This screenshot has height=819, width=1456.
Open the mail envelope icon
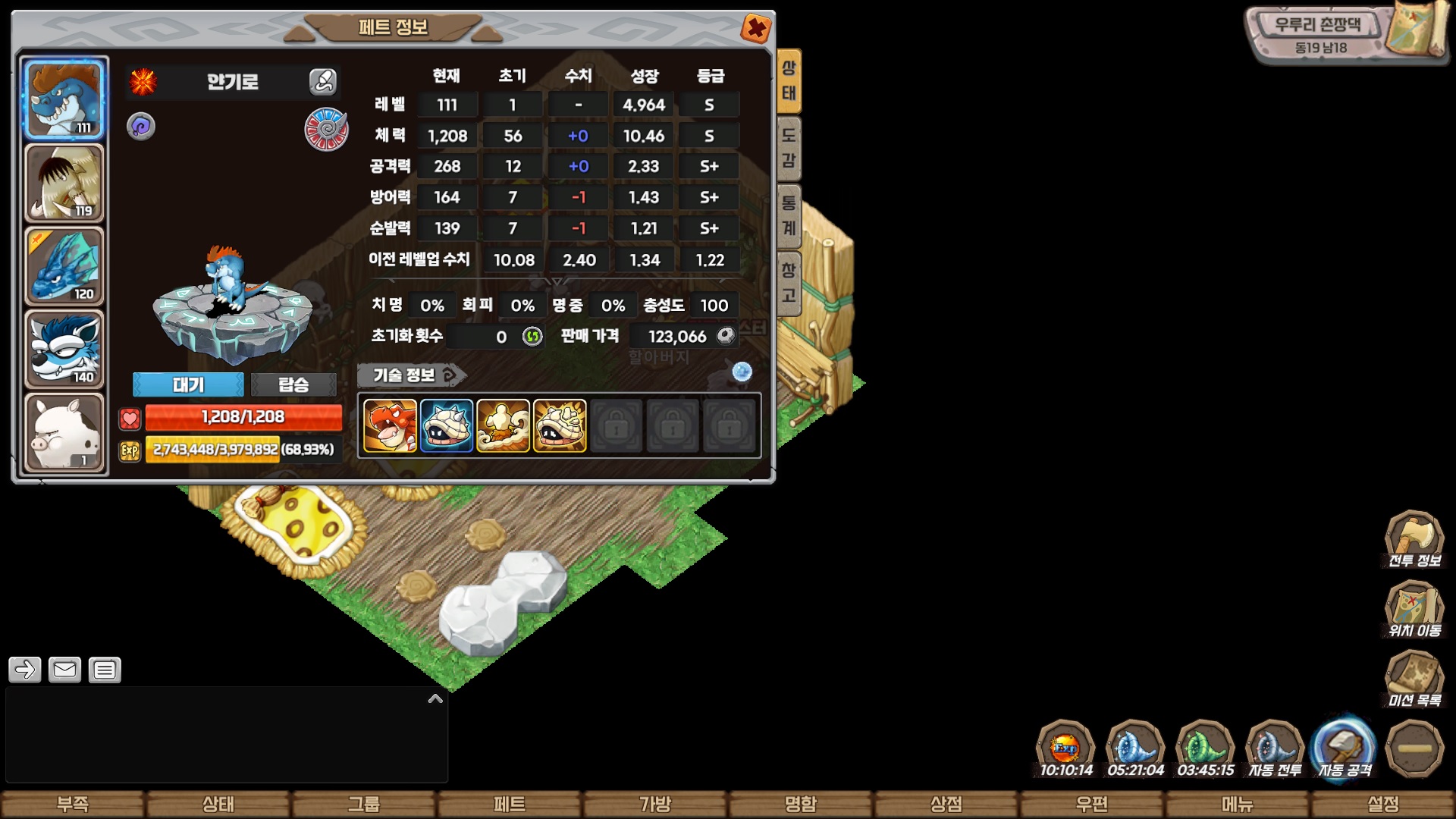[64, 670]
